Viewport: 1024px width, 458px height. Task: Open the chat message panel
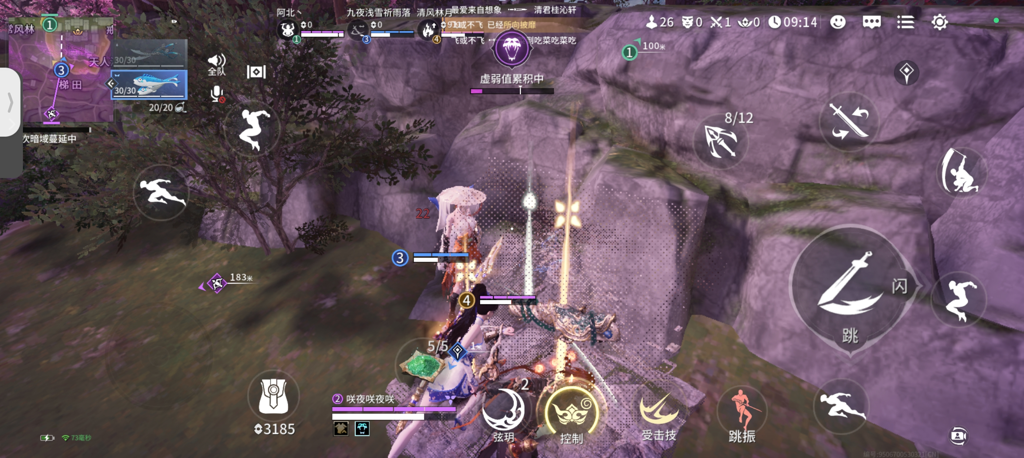click(871, 21)
